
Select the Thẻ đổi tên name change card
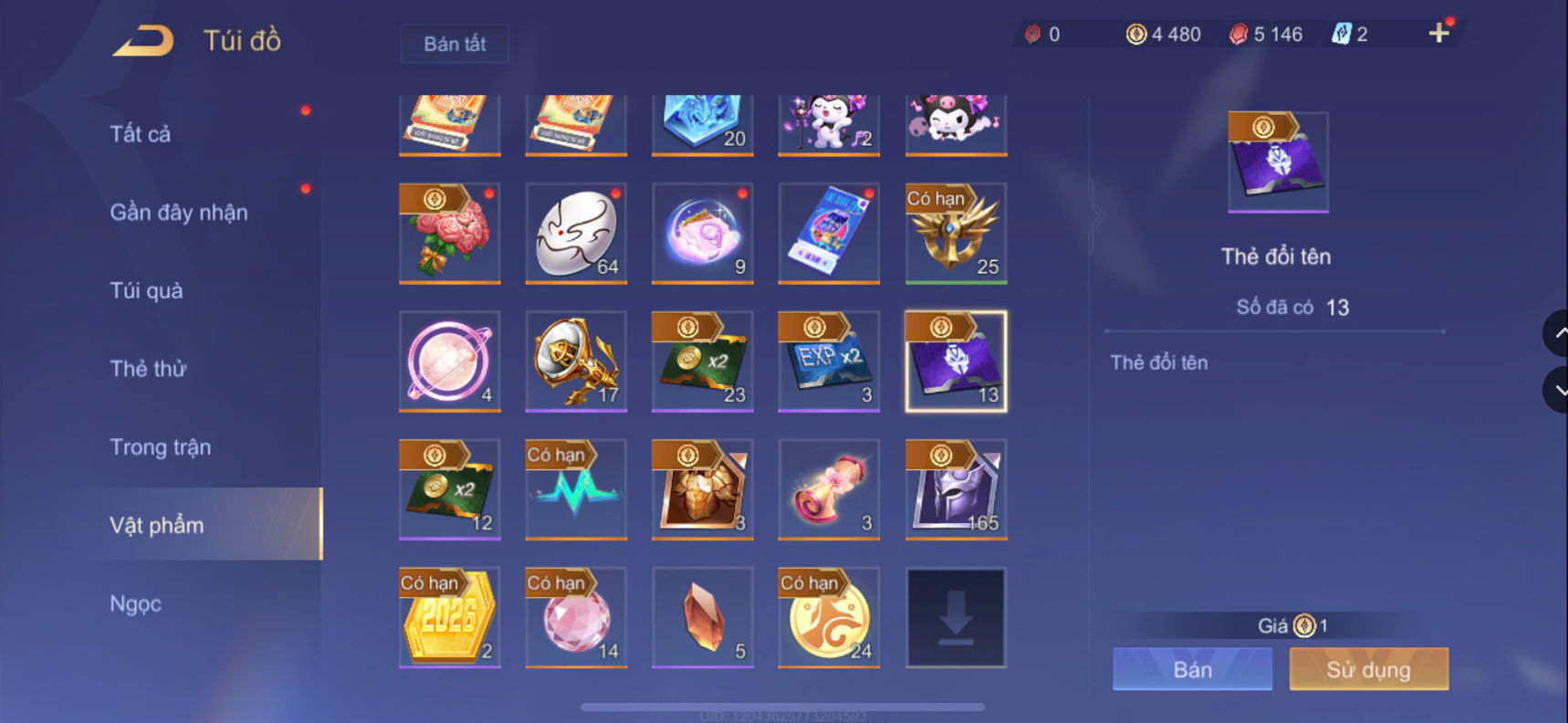coord(955,361)
